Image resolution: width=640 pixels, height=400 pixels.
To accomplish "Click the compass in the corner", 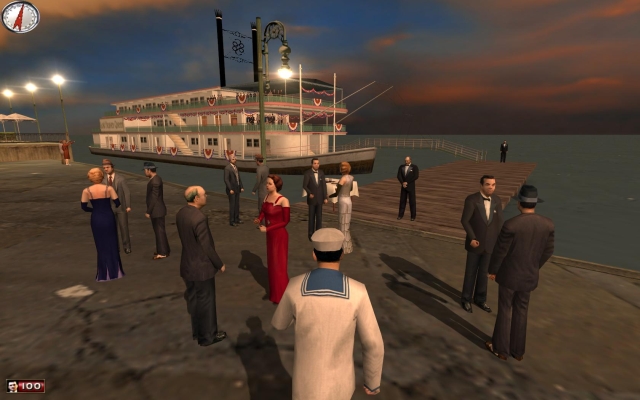I will click(x=20, y=17).
